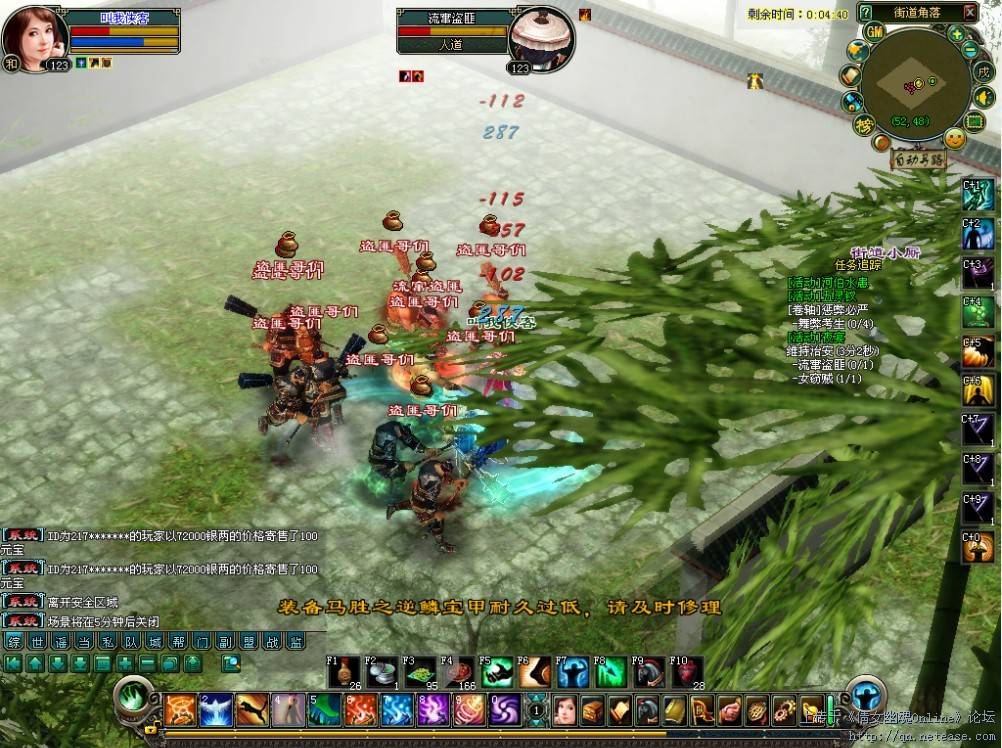Screen dimensions: 1002x748
Task: Open the smiley face button near the minimap
Action: pos(955,140)
